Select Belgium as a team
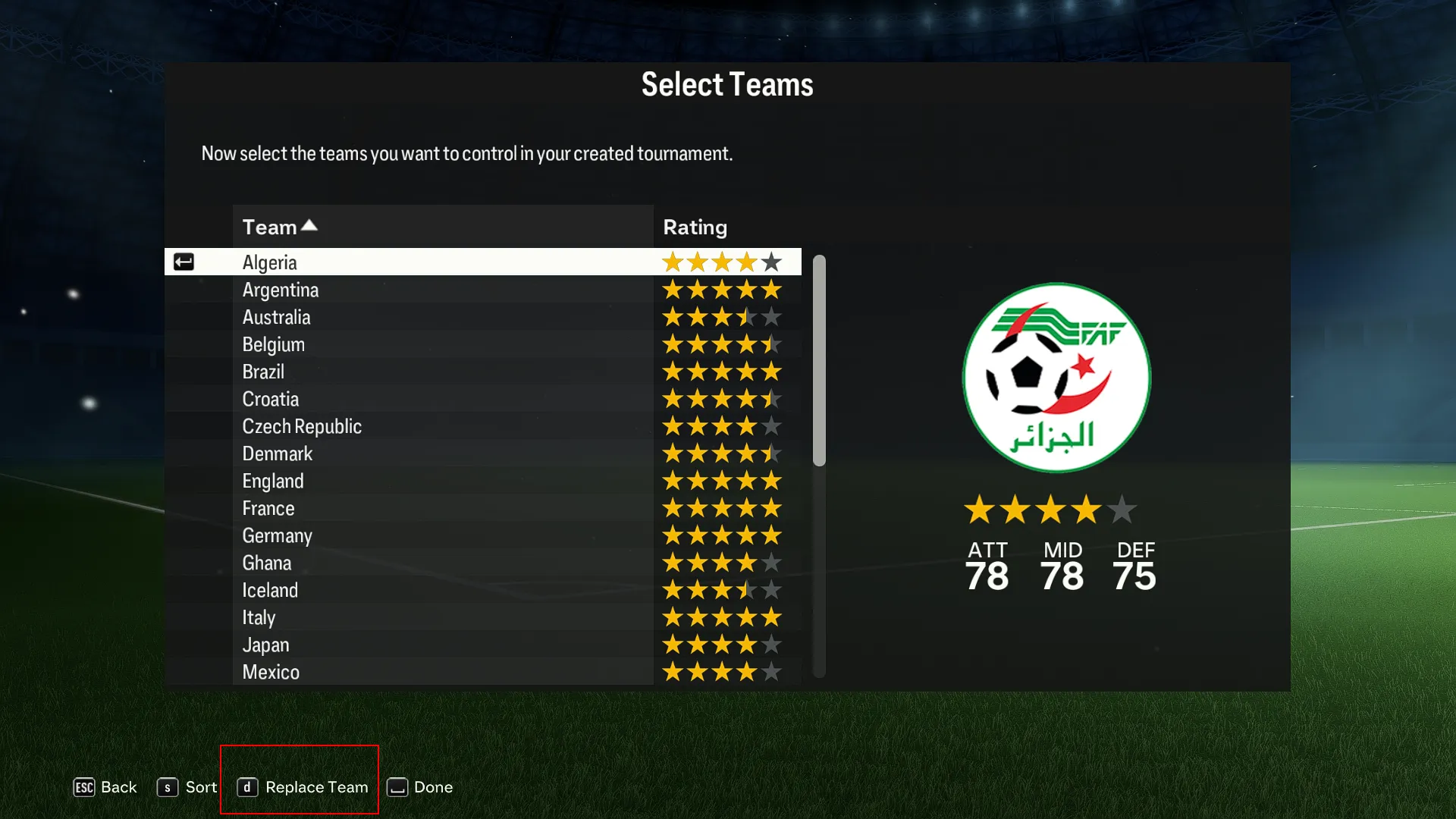 (274, 344)
